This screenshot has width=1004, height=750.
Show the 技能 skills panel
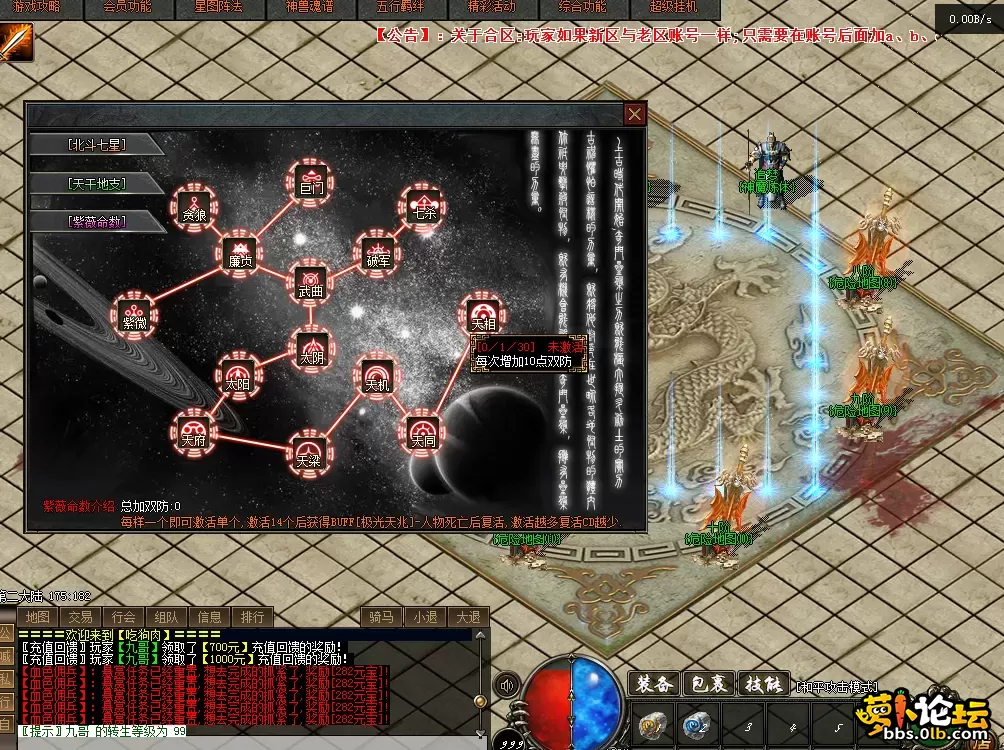762,685
